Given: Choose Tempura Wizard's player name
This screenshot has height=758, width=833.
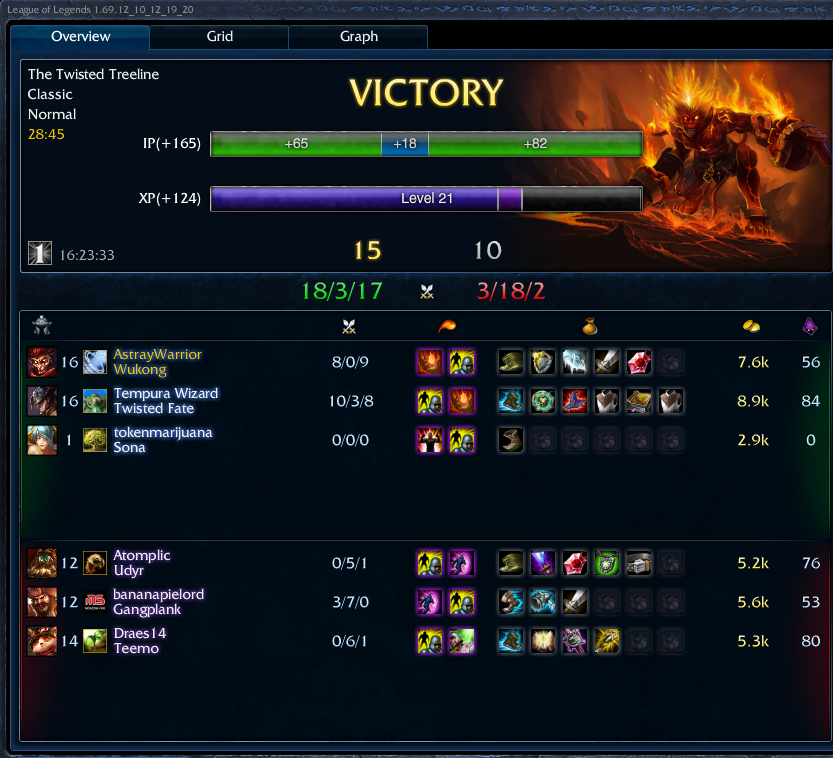Looking at the screenshot, I should [x=165, y=394].
